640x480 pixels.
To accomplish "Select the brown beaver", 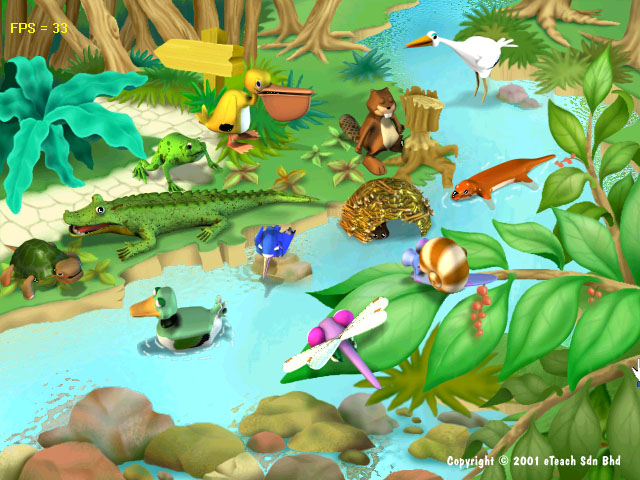I will pyautogui.click(x=377, y=125).
